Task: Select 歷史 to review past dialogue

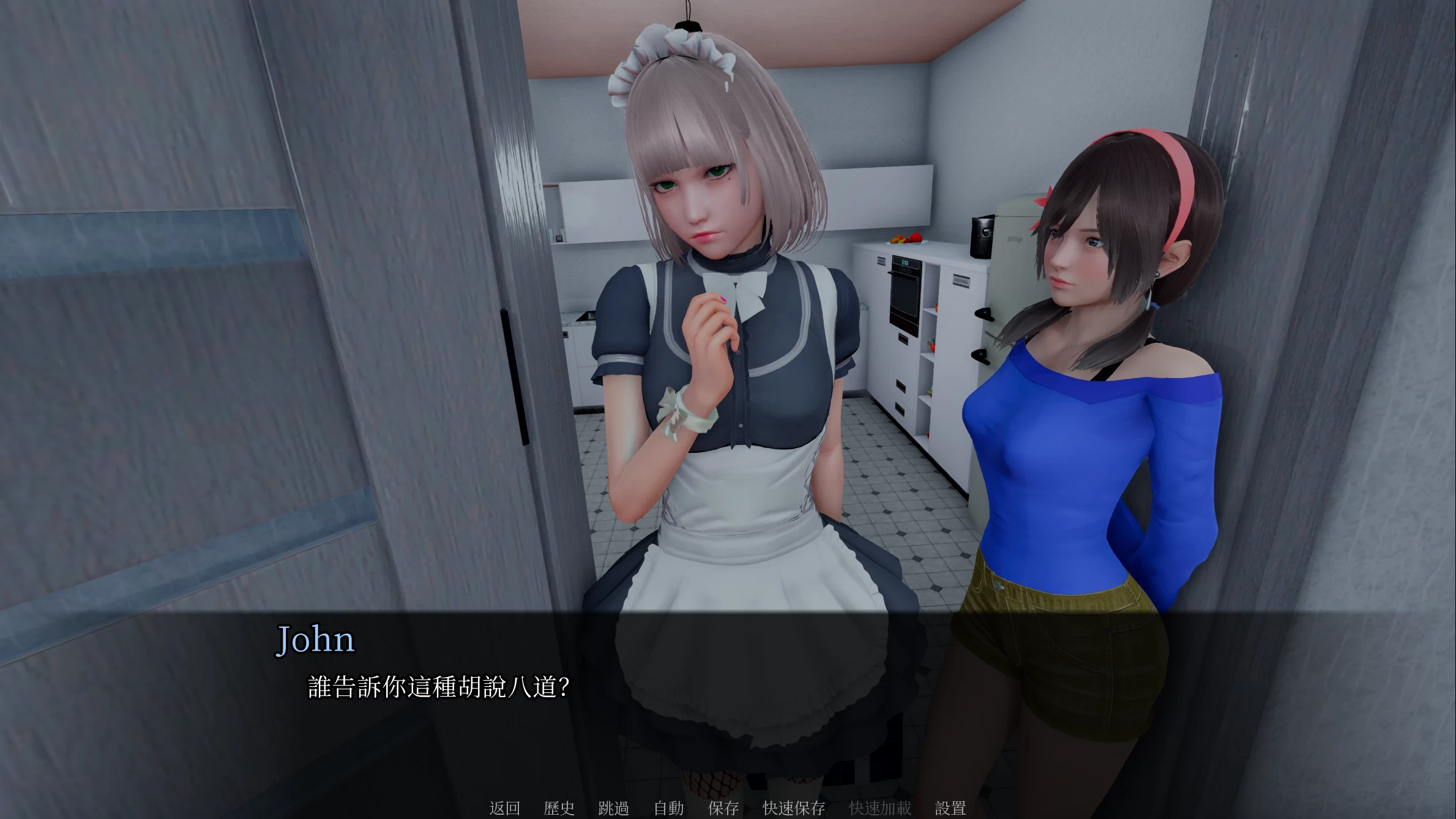Action: pos(559,808)
